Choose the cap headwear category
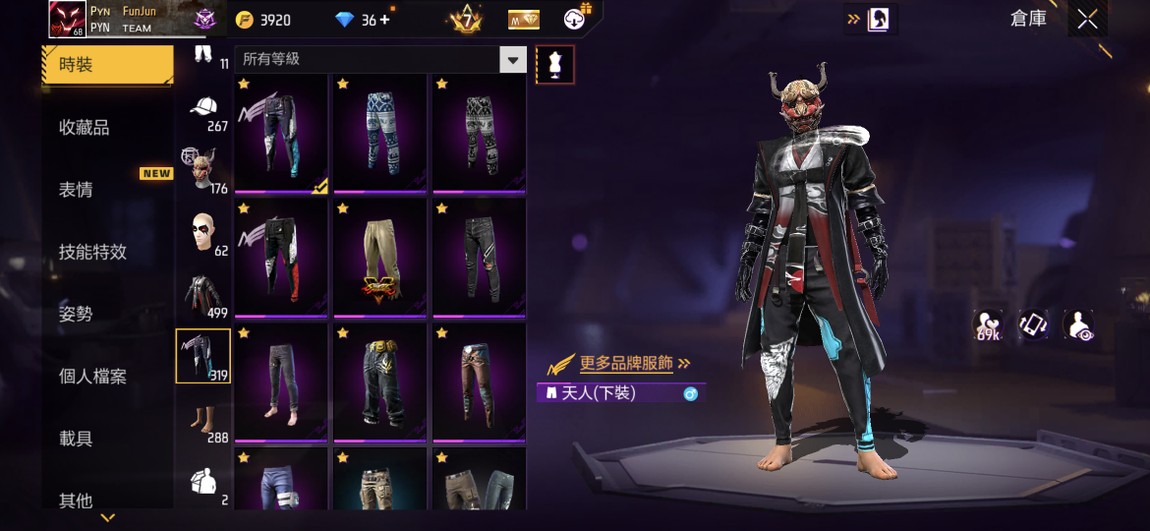 203,110
